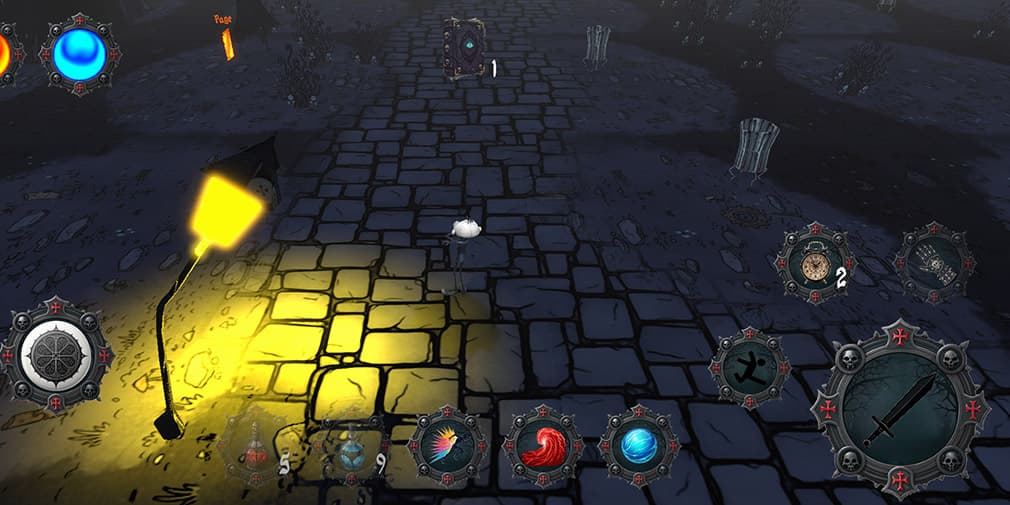
Task: Cast the red wave spell
Action: click(x=543, y=446)
